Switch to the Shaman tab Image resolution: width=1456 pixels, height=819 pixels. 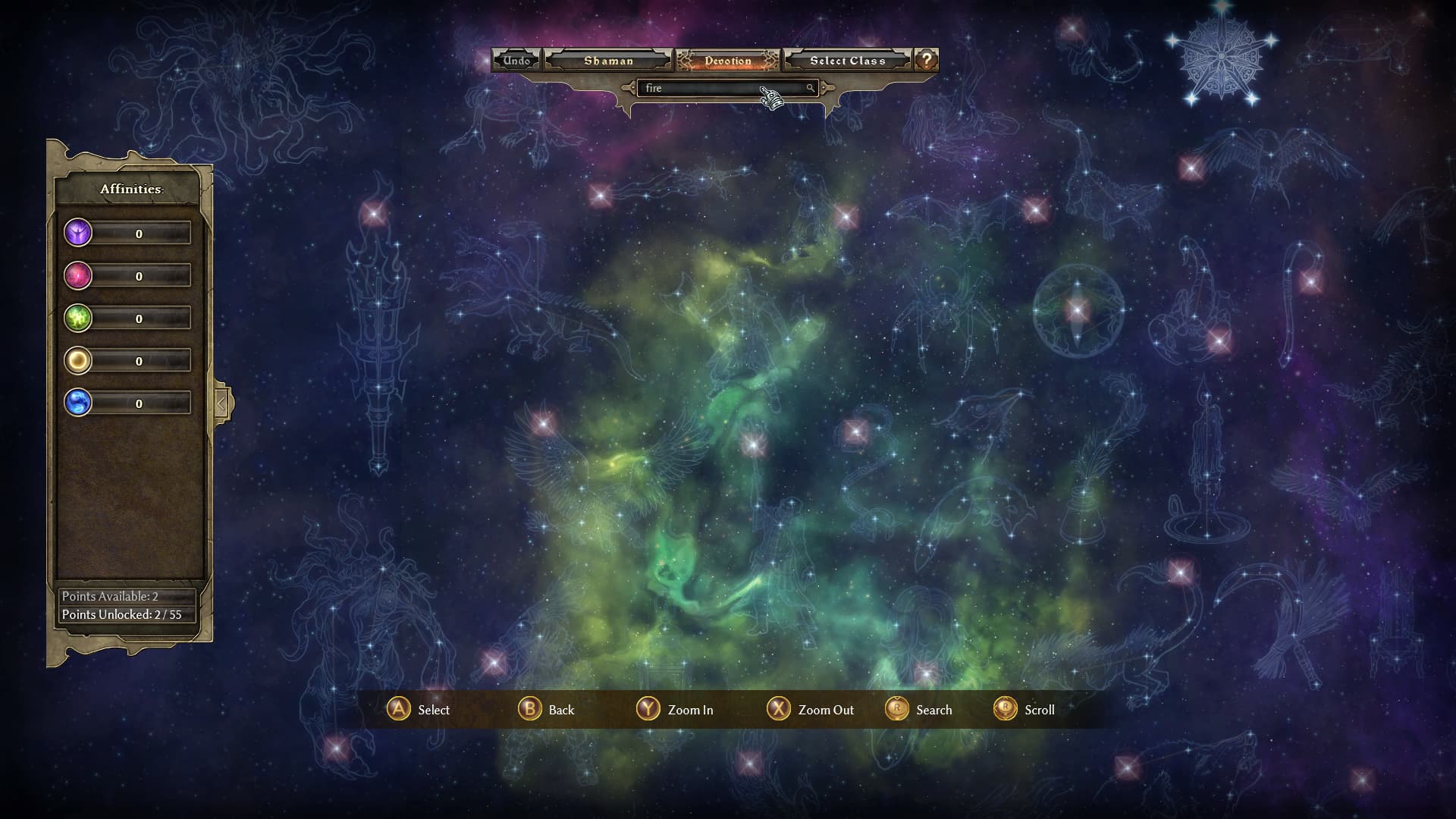coord(609,59)
